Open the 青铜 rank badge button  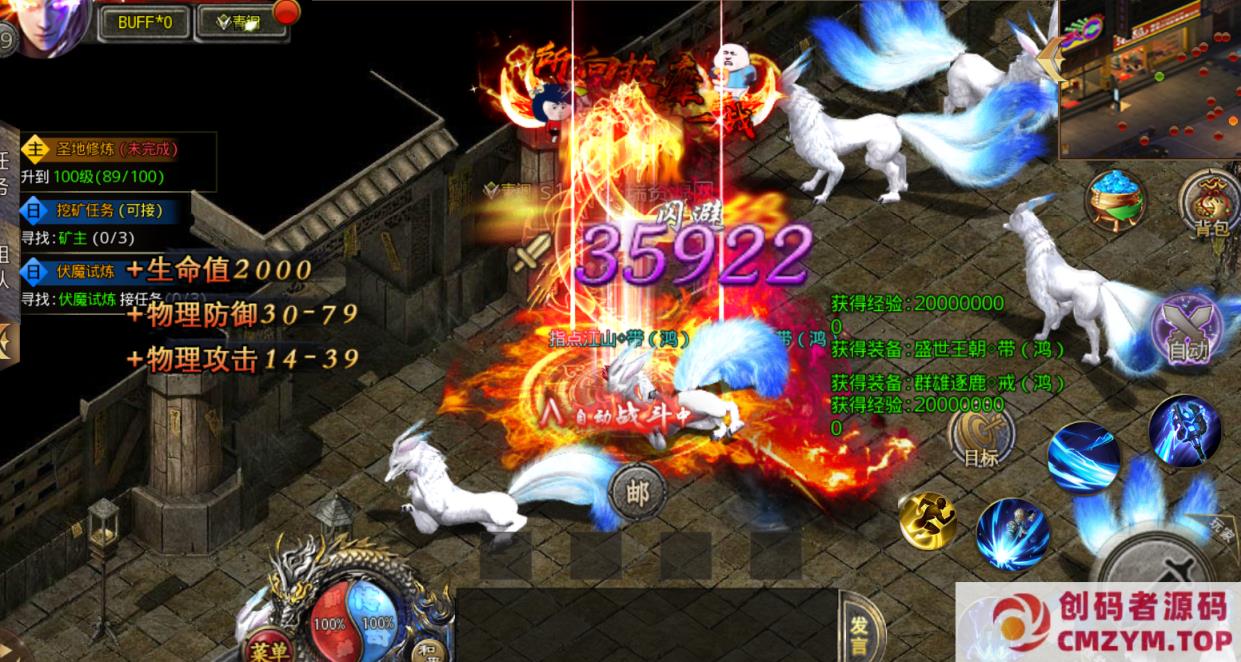241,22
